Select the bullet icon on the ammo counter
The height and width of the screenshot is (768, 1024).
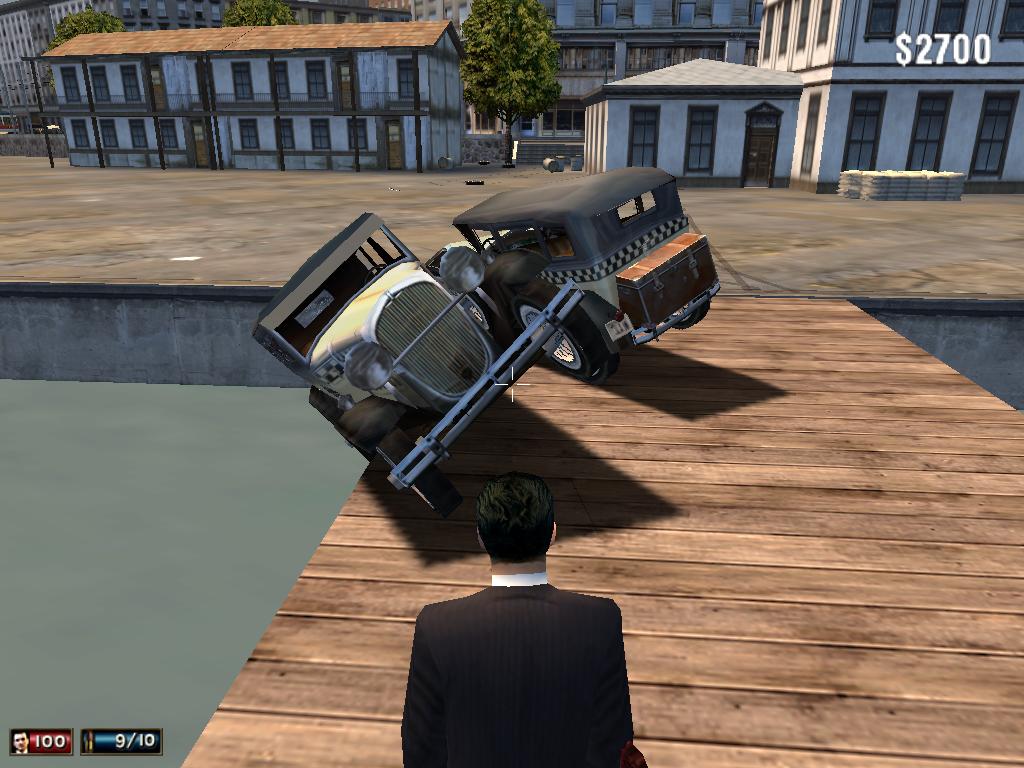tap(91, 741)
